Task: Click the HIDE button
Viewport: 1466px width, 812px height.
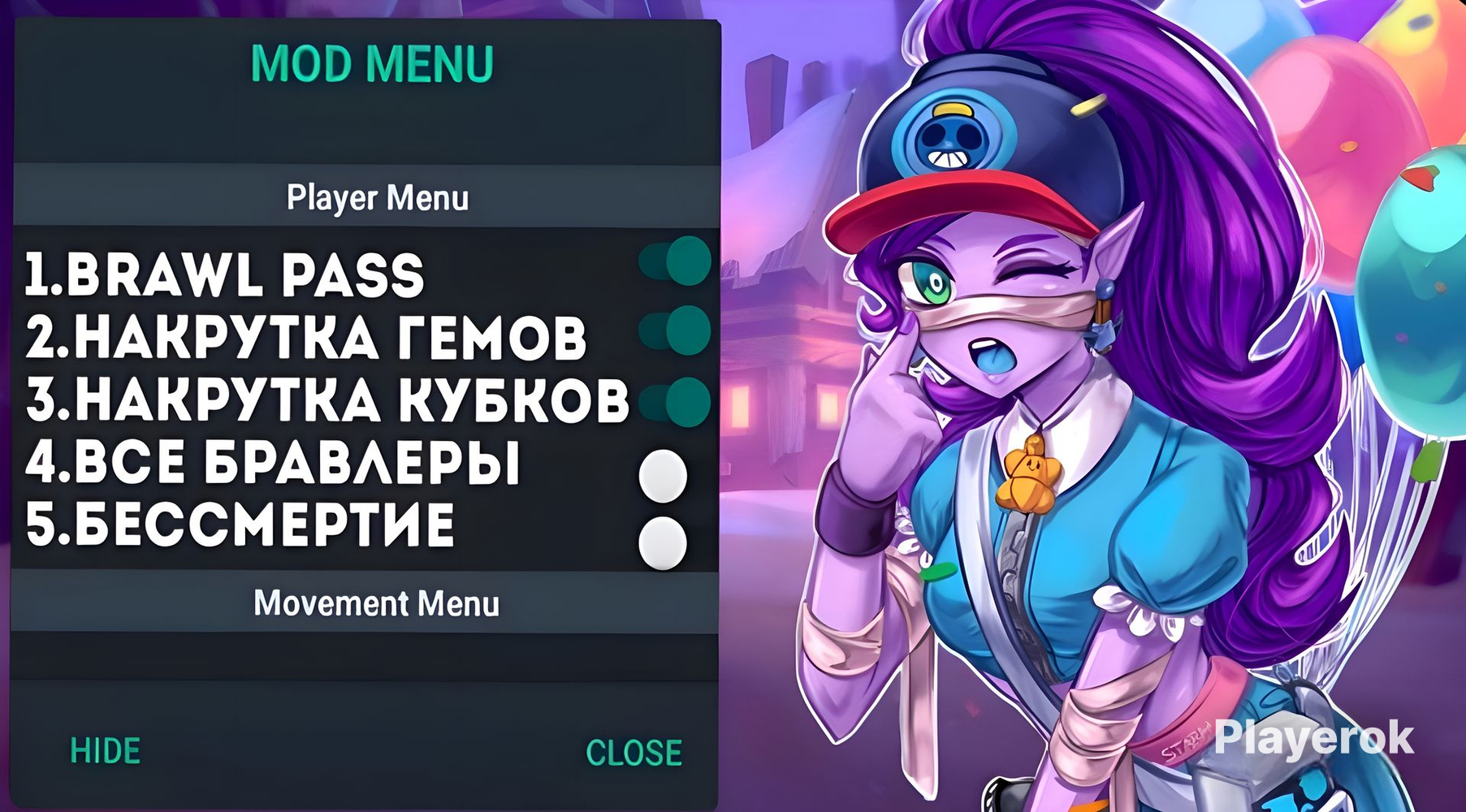Action: pos(106,750)
